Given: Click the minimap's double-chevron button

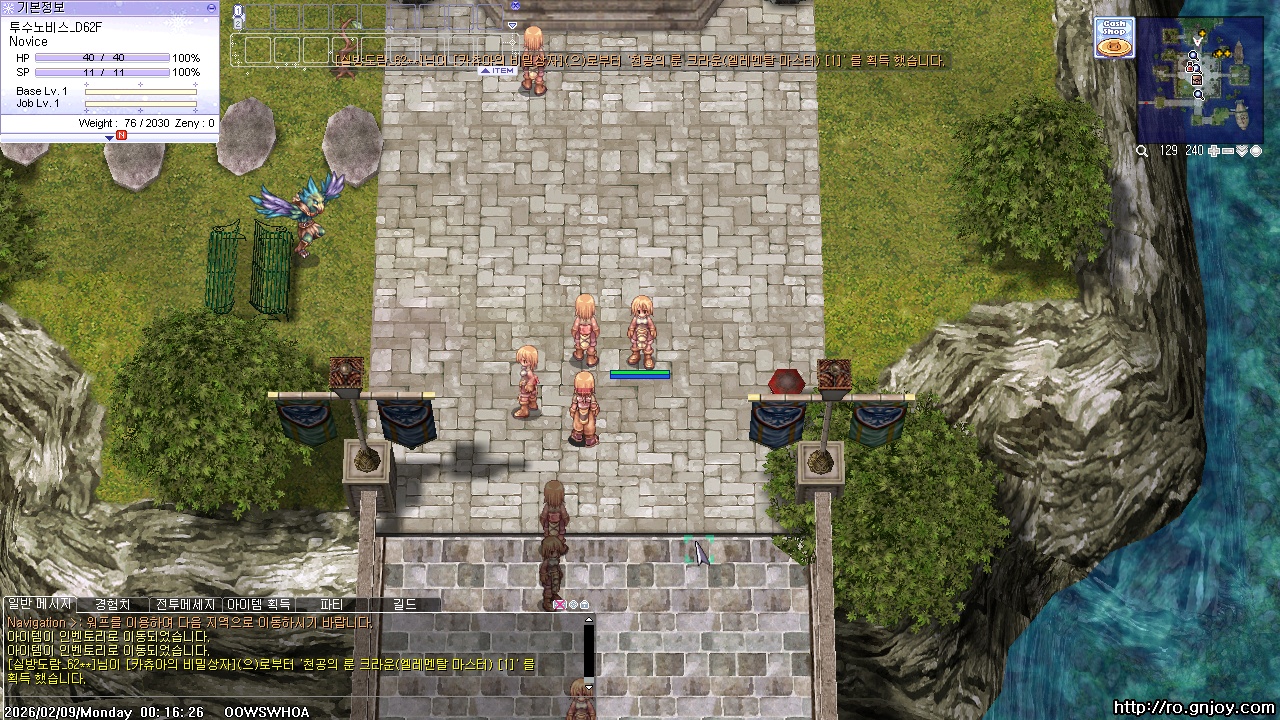Looking at the screenshot, I should click(x=1242, y=151).
